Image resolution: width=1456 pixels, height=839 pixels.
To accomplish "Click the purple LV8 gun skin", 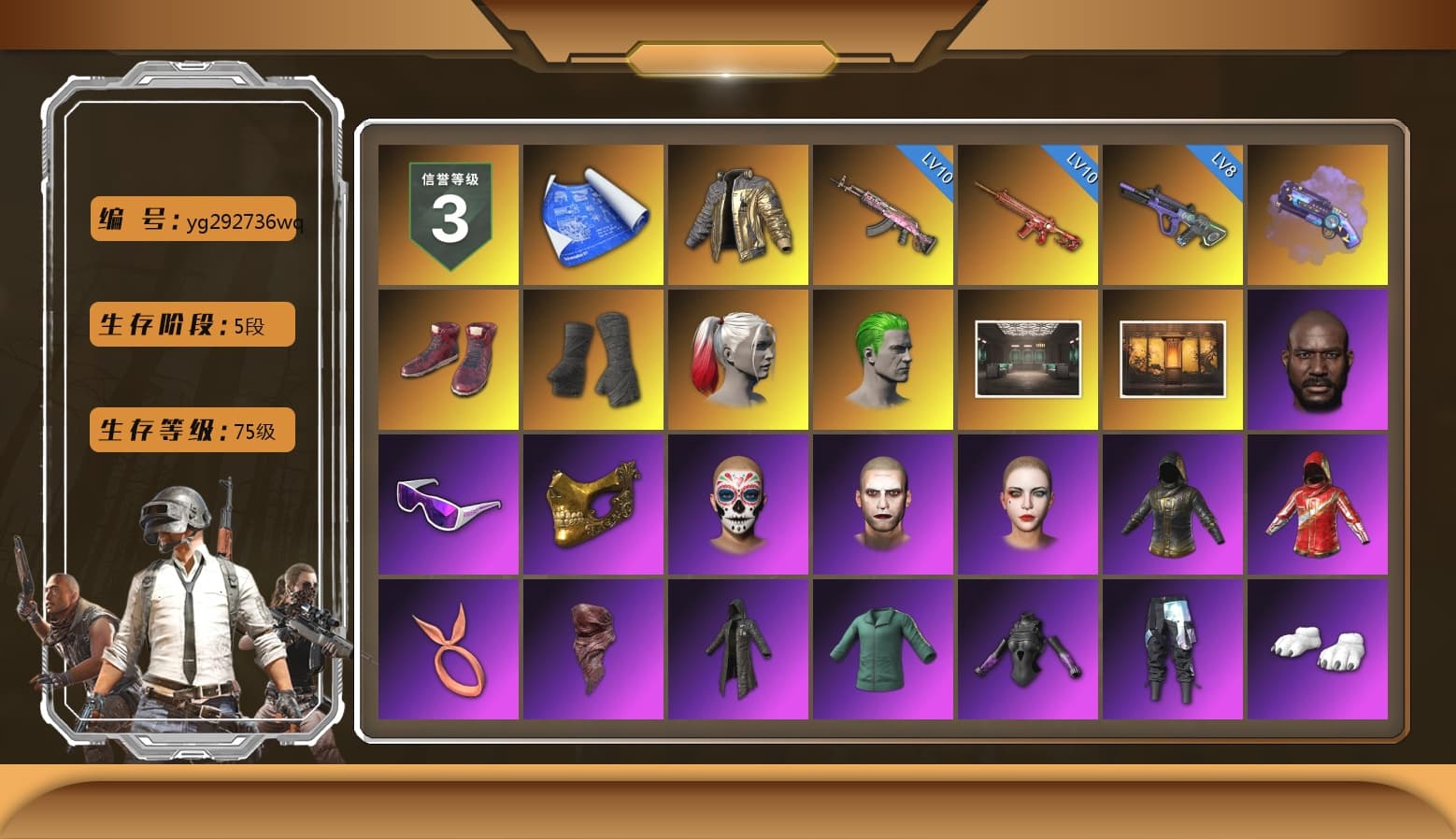I will tap(1173, 215).
